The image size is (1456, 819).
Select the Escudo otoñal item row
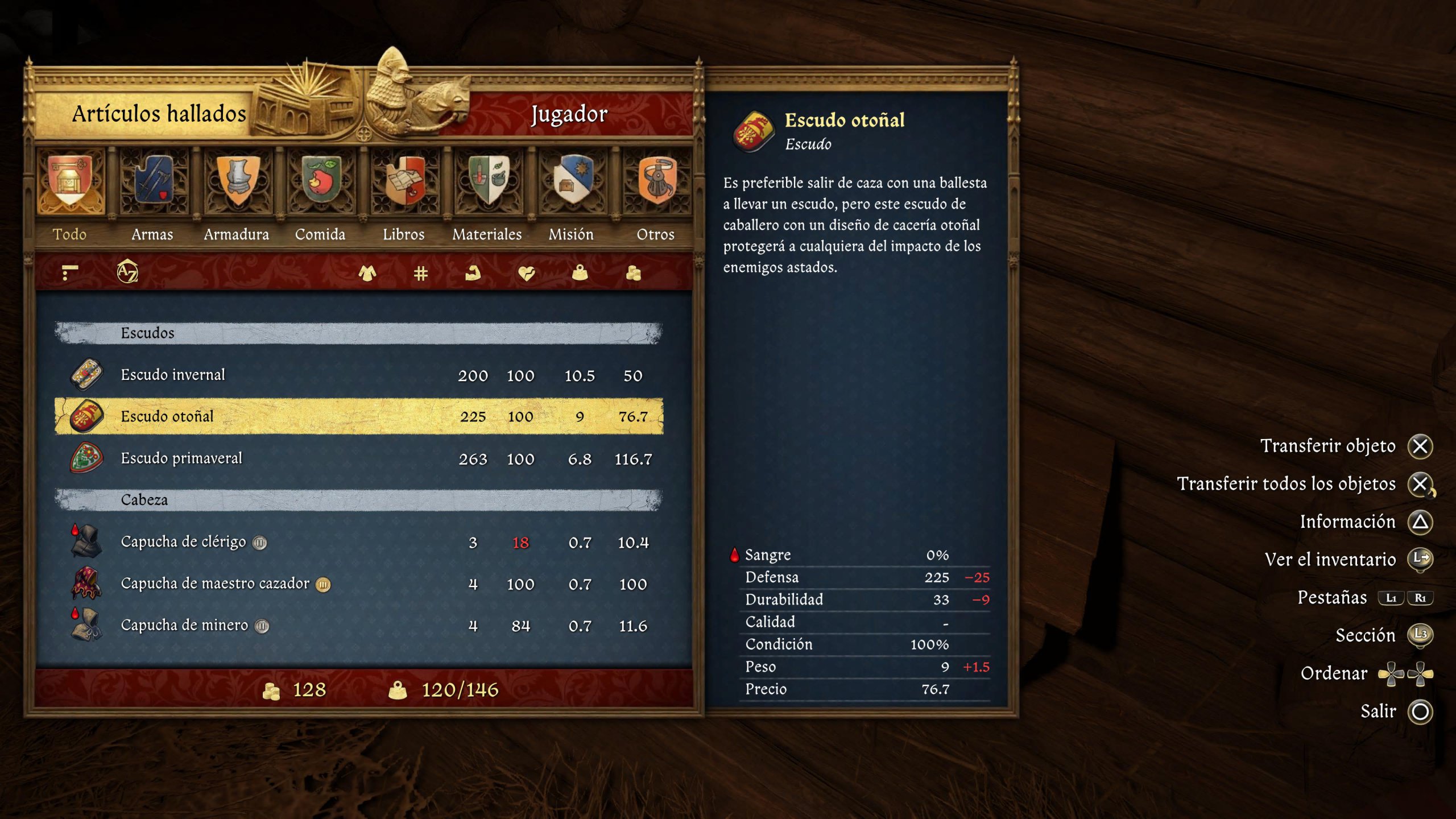358,416
